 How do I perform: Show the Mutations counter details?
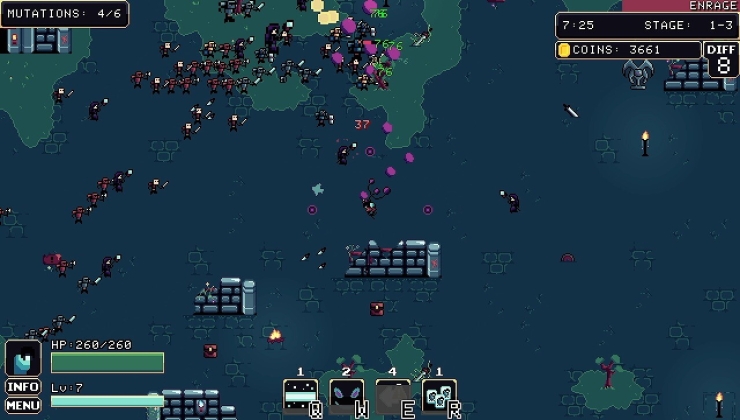[x=64, y=14]
